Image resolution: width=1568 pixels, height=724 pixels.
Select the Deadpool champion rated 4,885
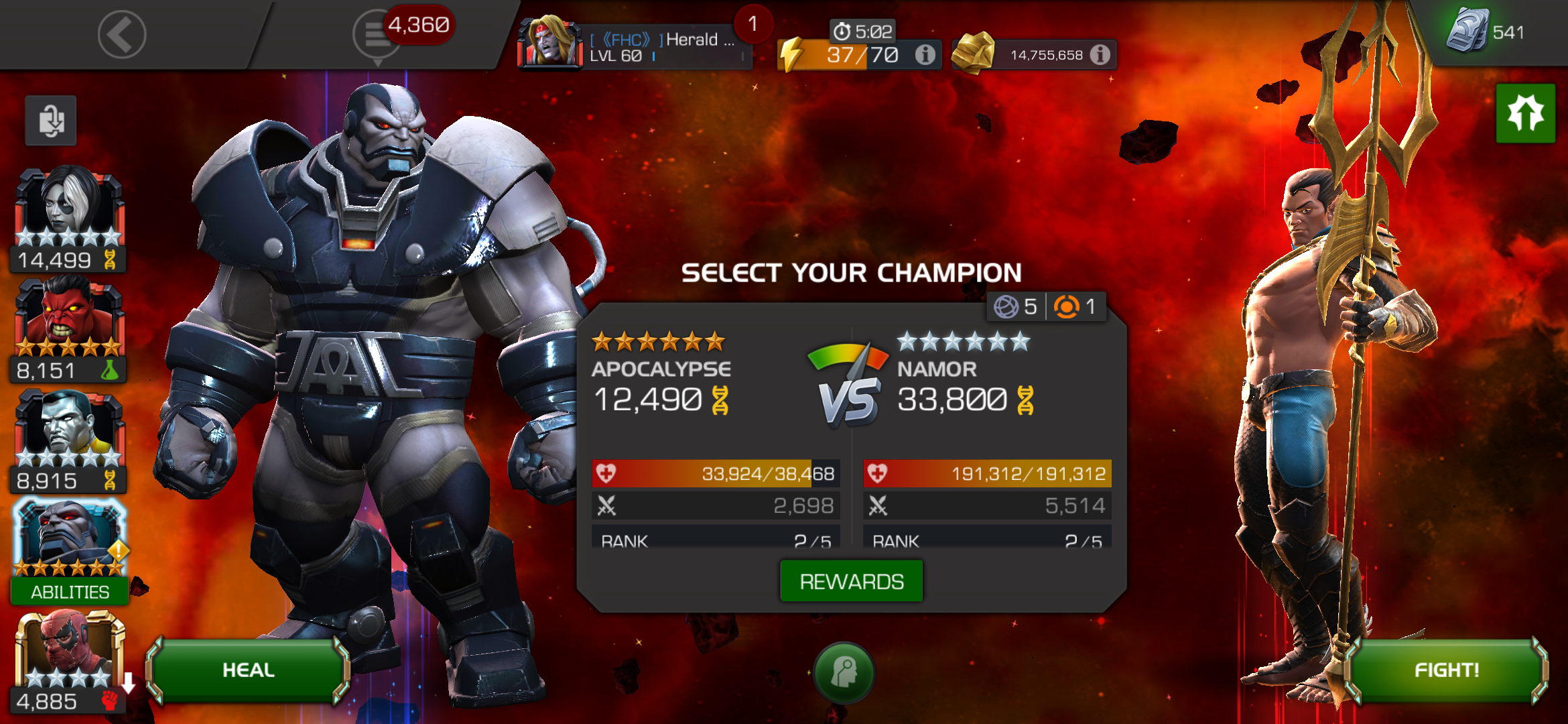click(68, 660)
